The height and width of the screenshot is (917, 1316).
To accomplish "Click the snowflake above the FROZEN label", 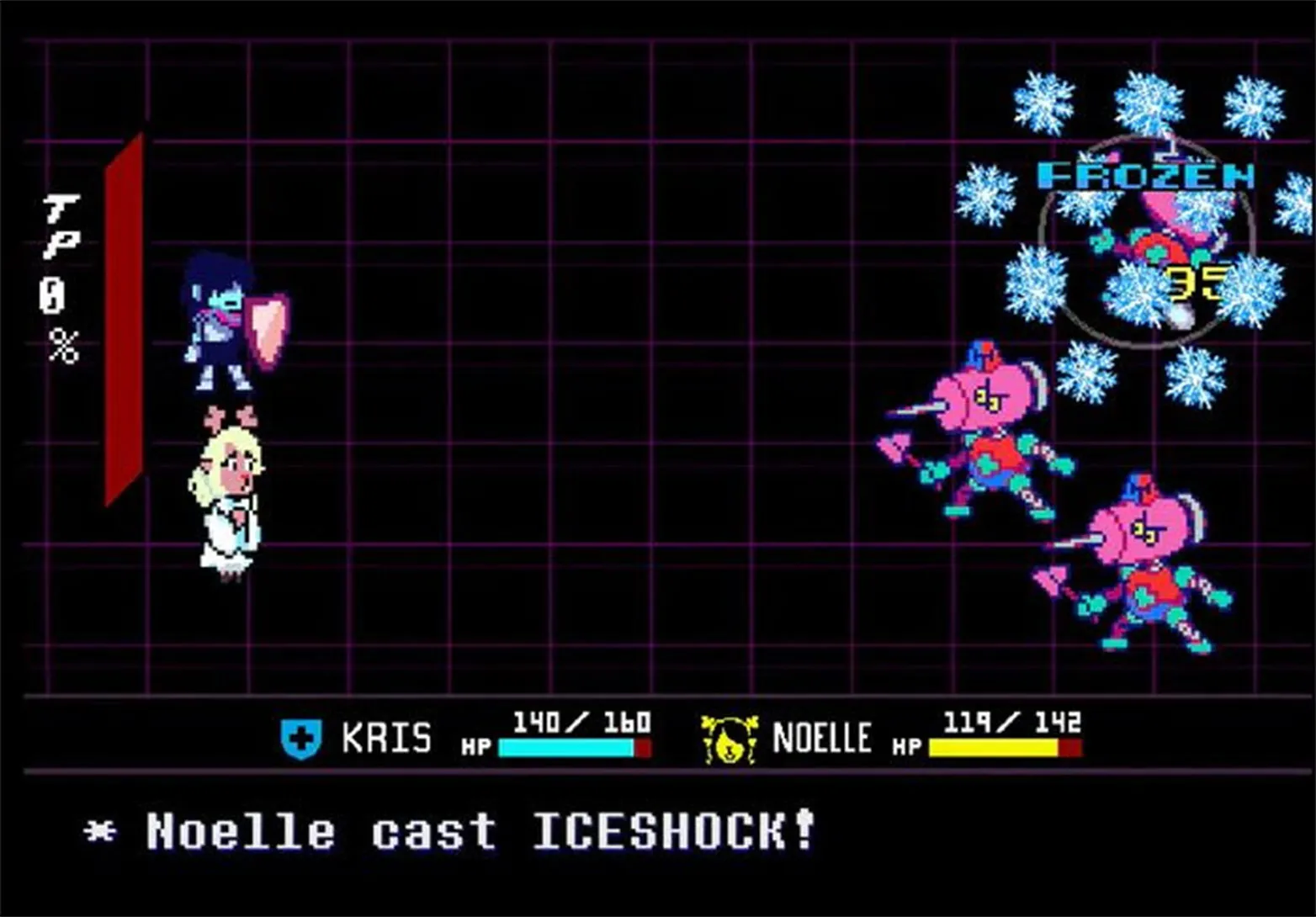I will point(1149,101).
